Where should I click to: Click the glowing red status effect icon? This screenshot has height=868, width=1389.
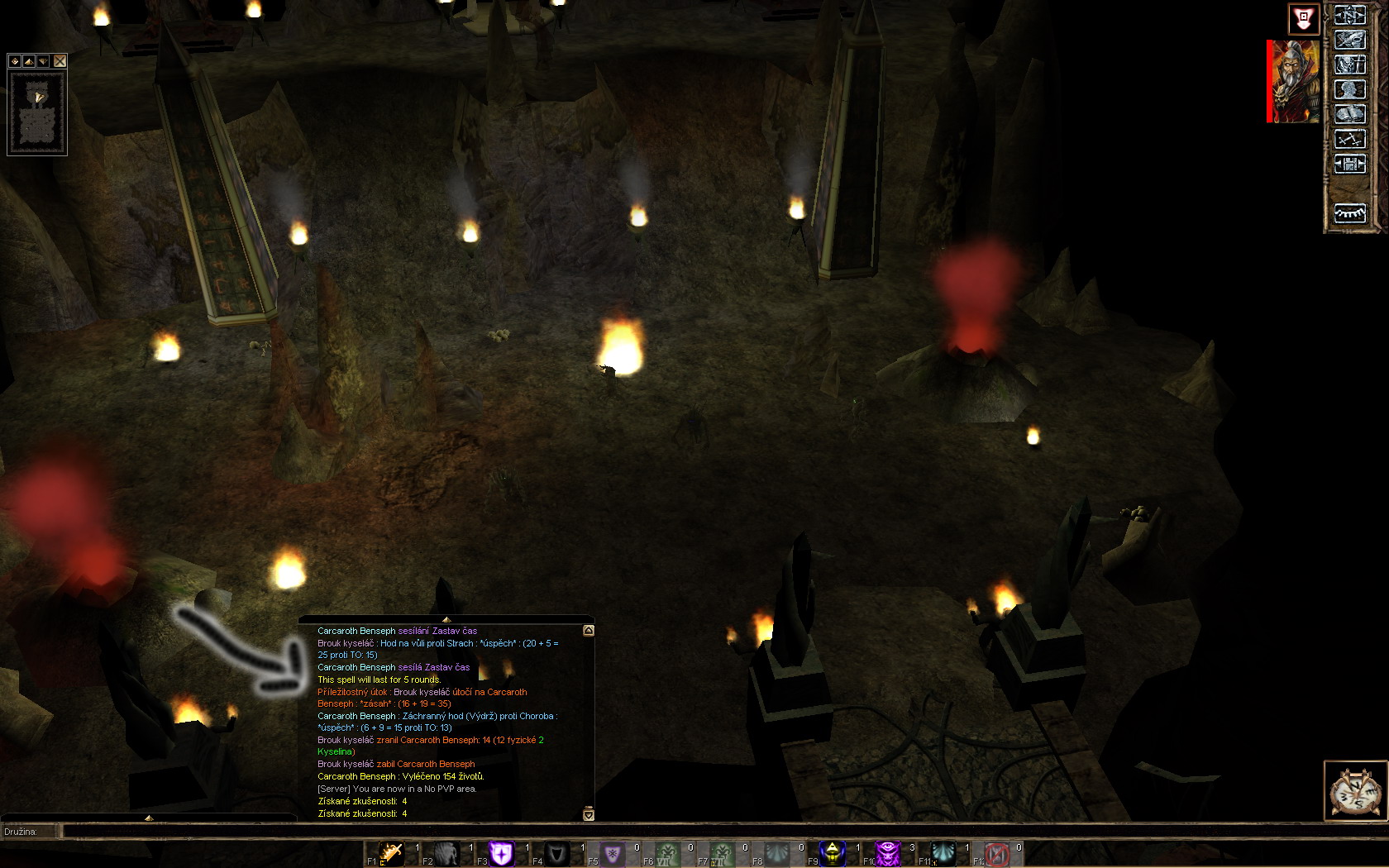[1304, 18]
